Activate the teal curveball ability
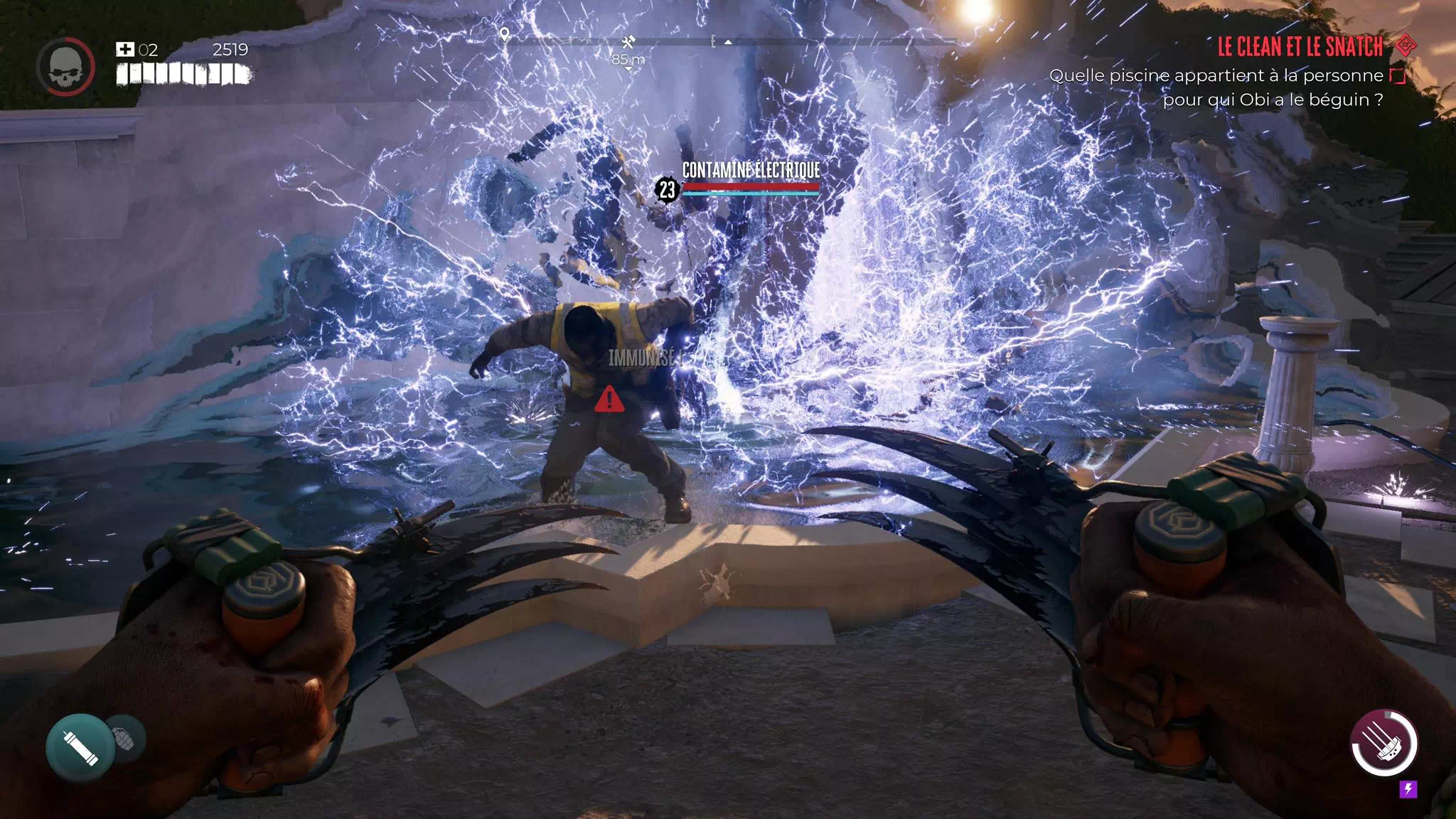The width and height of the screenshot is (1456, 819). 79,748
